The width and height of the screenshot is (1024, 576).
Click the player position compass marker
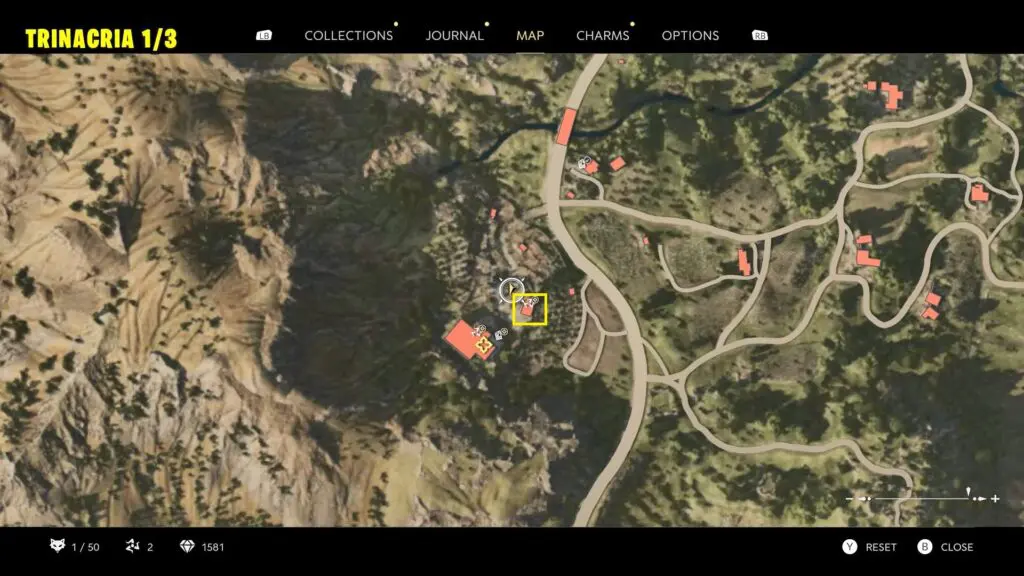pyautogui.click(x=511, y=291)
